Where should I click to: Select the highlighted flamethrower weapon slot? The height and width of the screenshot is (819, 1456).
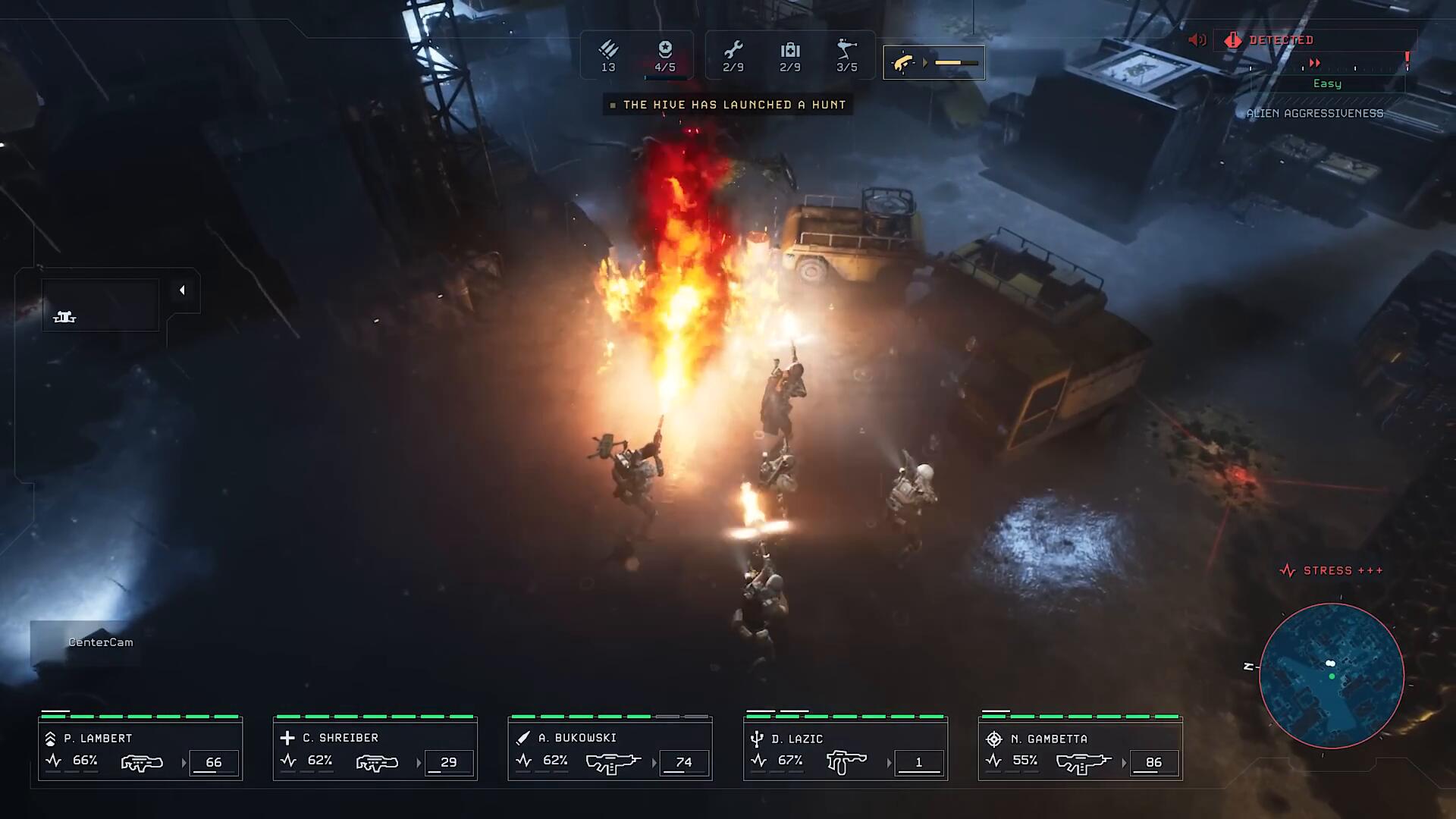coord(934,63)
